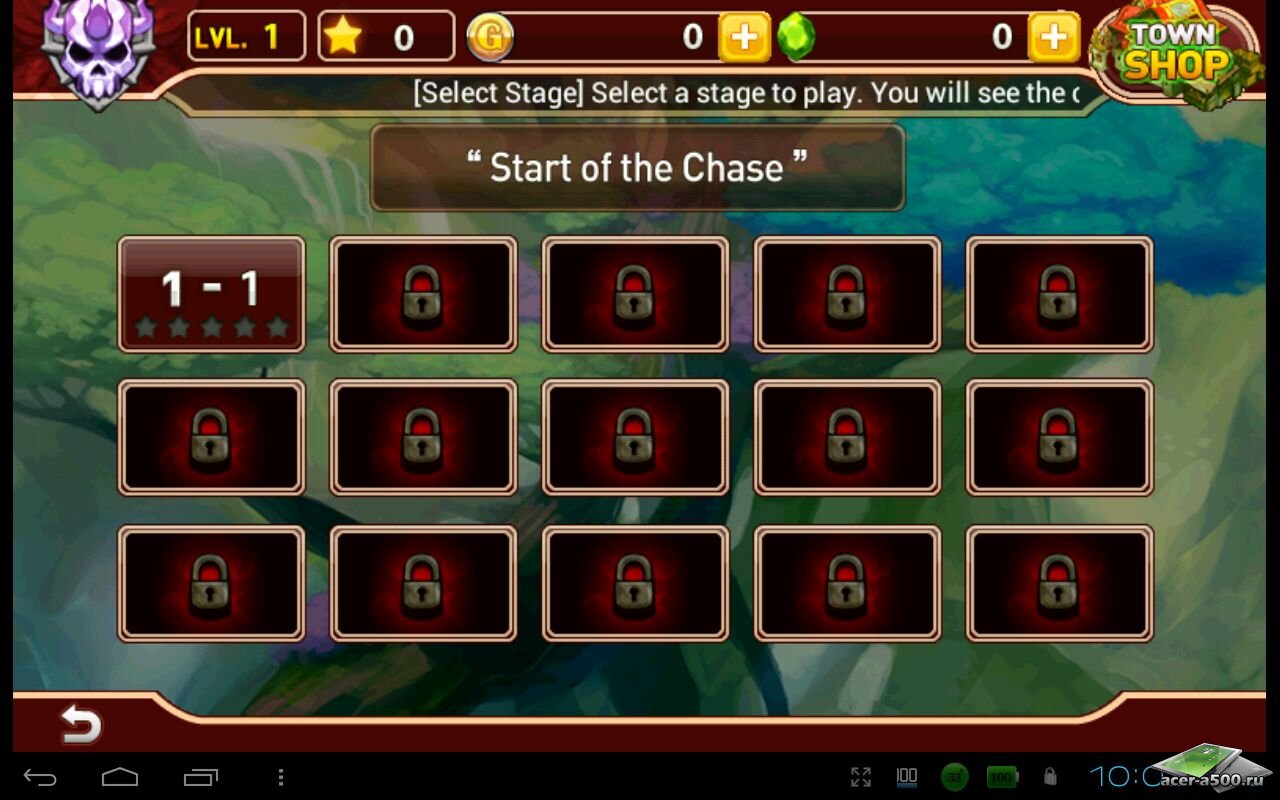Show Android recent apps

(200, 777)
